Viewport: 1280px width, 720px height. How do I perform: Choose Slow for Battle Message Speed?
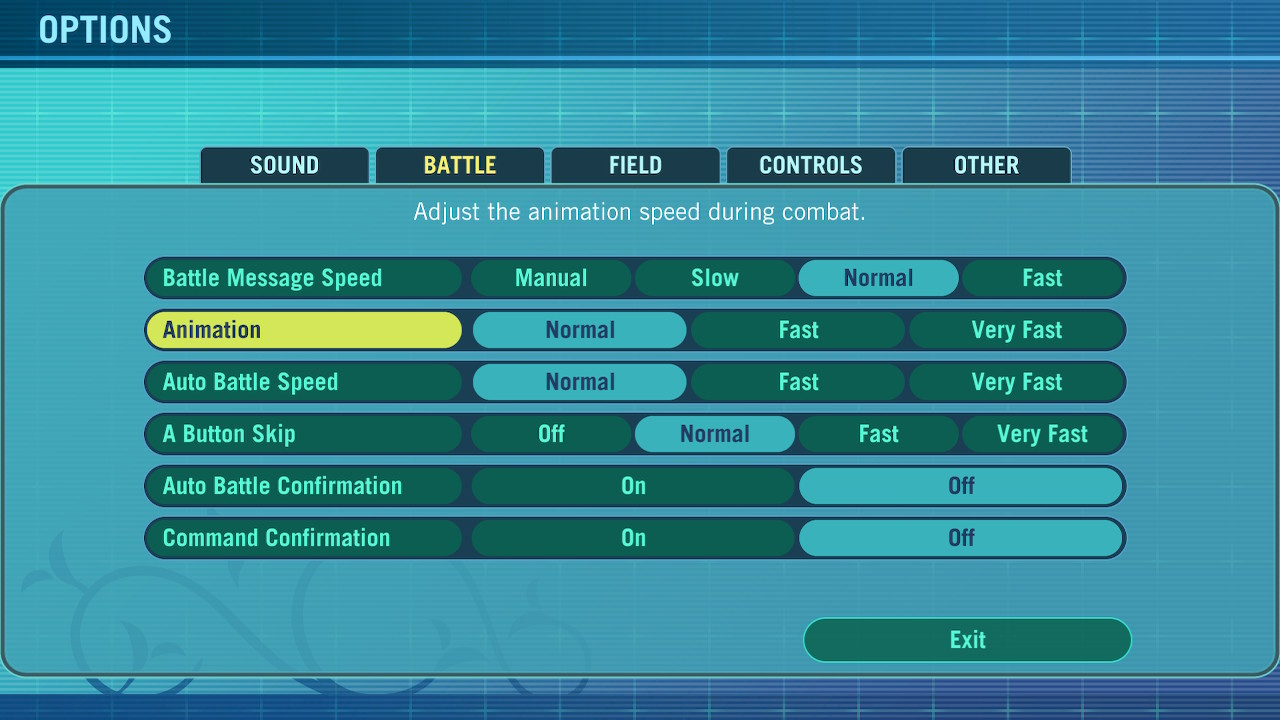tap(715, 278)
